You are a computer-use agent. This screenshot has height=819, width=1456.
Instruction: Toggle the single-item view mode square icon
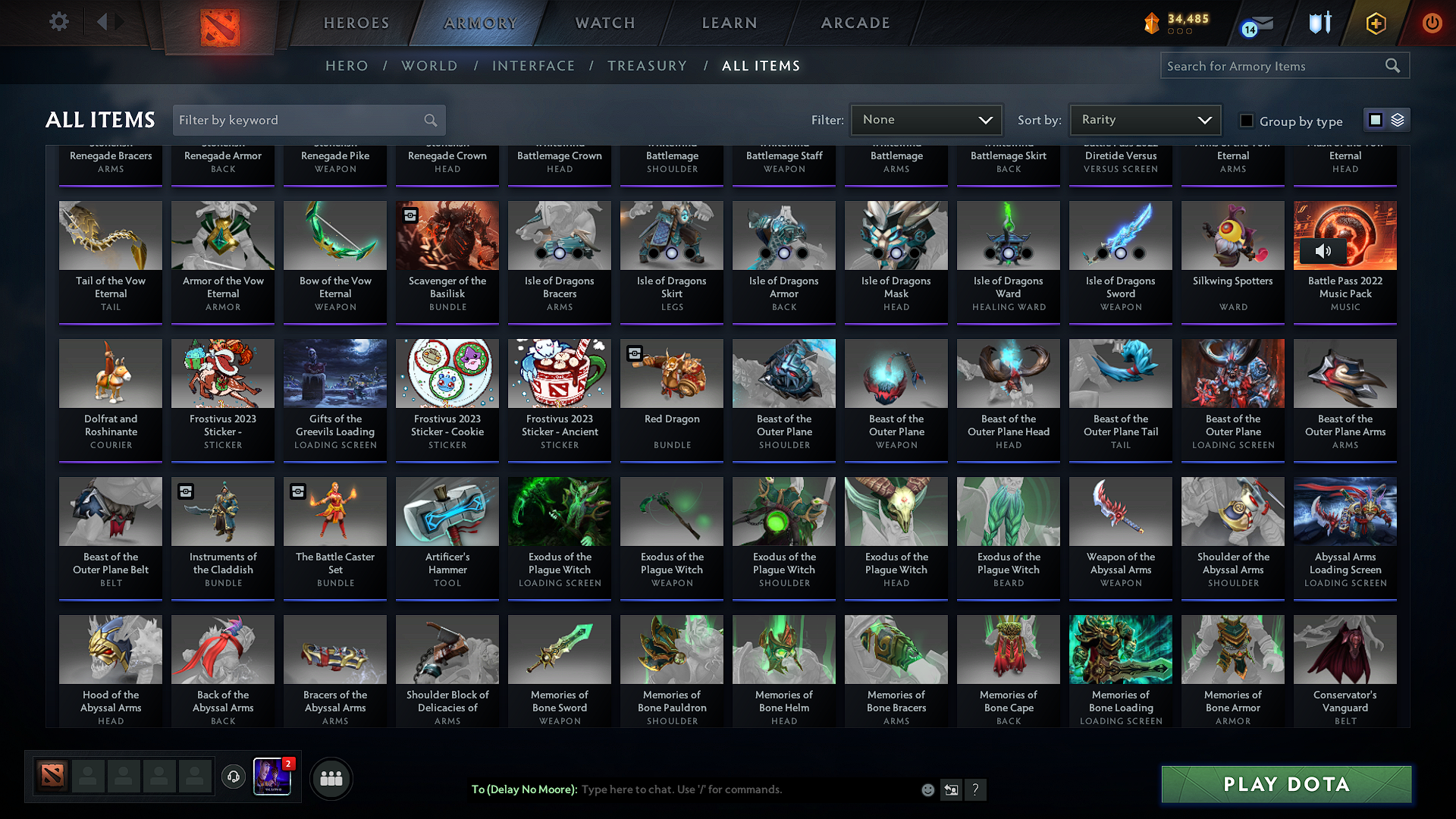(1376, 119)
